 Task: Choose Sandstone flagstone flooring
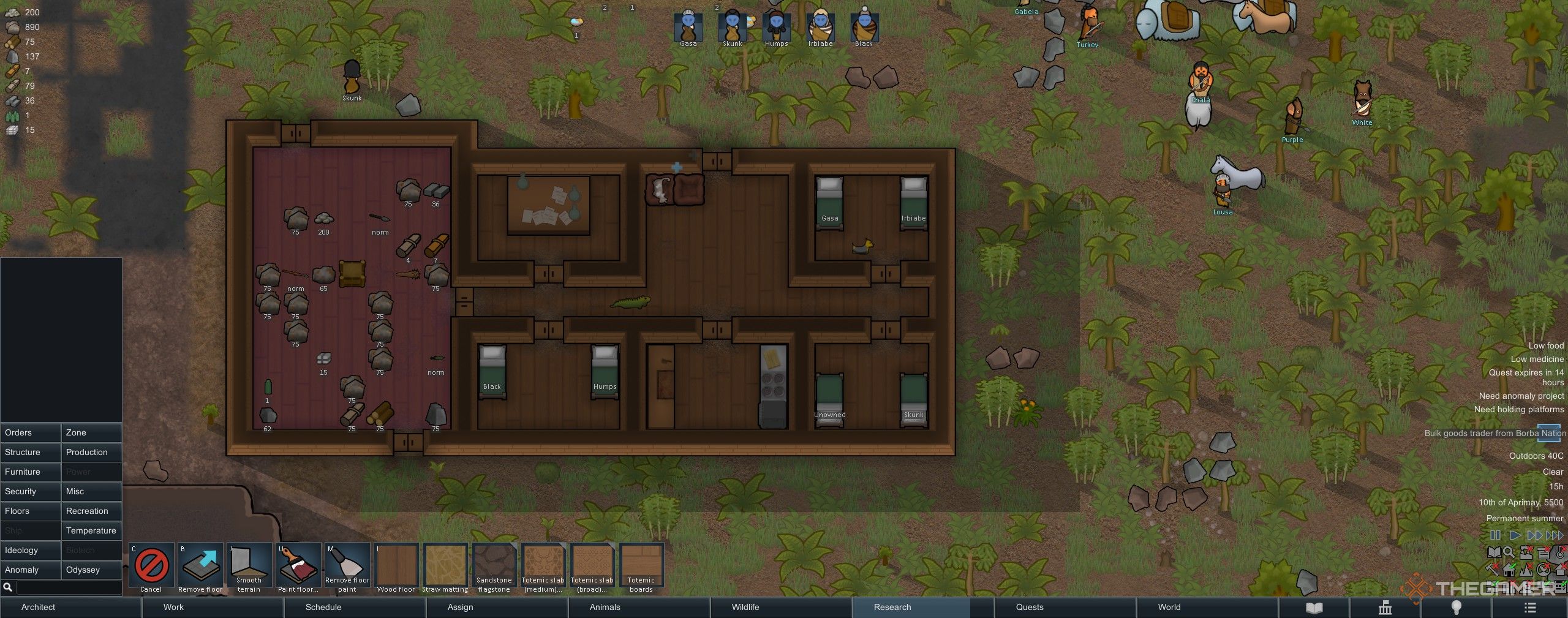(x=494, y=567)
